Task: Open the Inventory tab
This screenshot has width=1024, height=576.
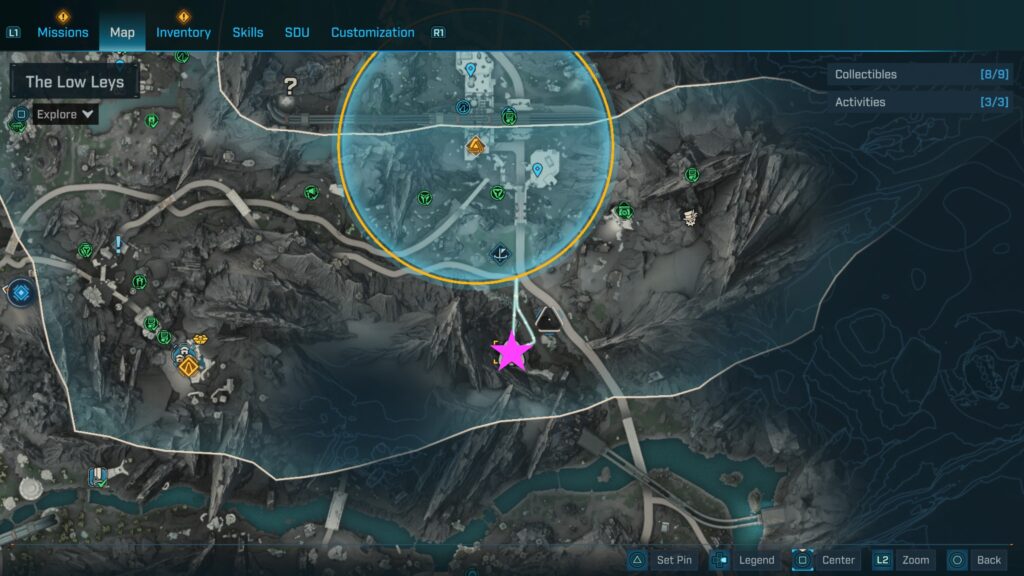Action: tap(183, 32)
